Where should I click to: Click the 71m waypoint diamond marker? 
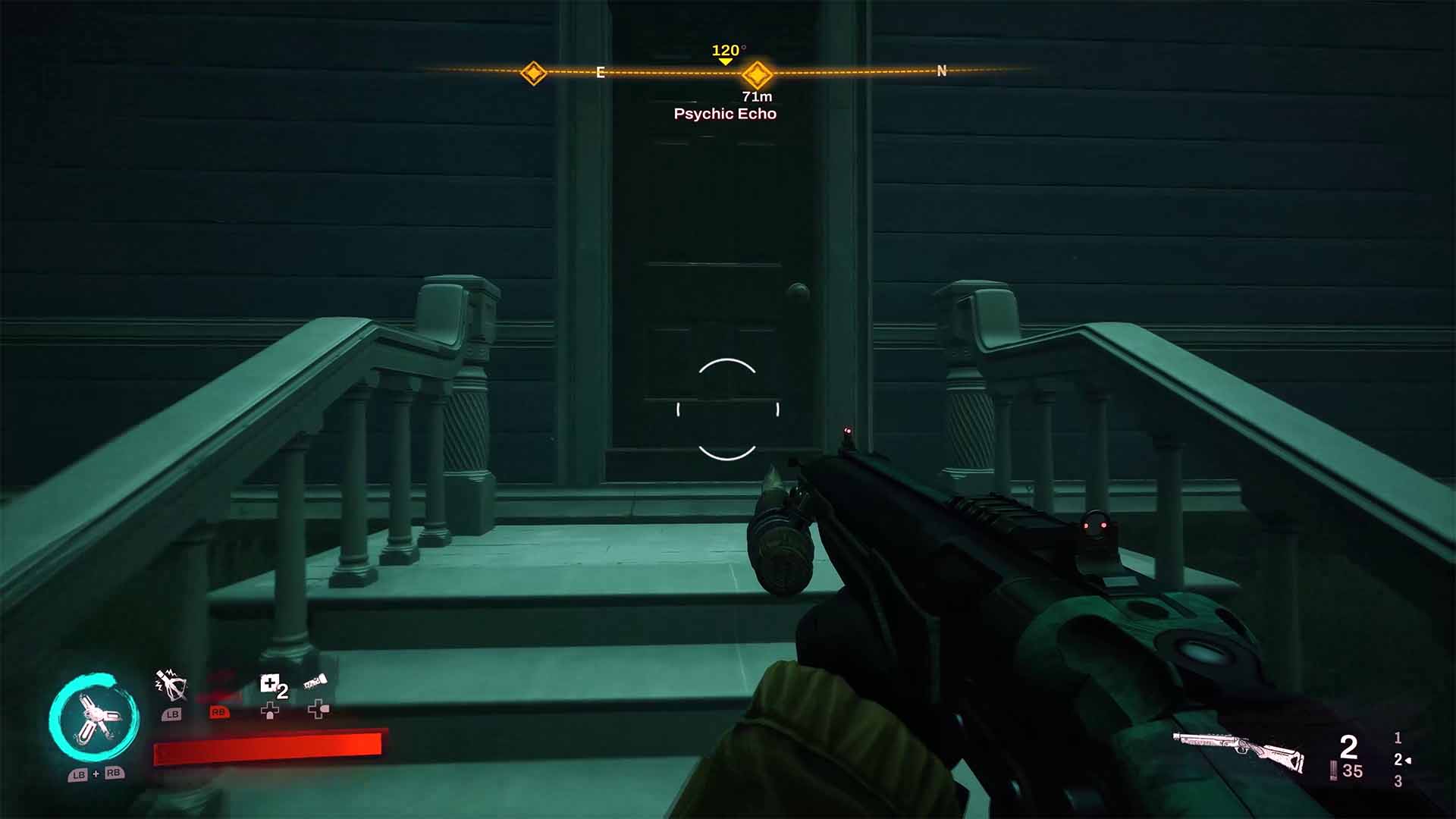(756, 74)
